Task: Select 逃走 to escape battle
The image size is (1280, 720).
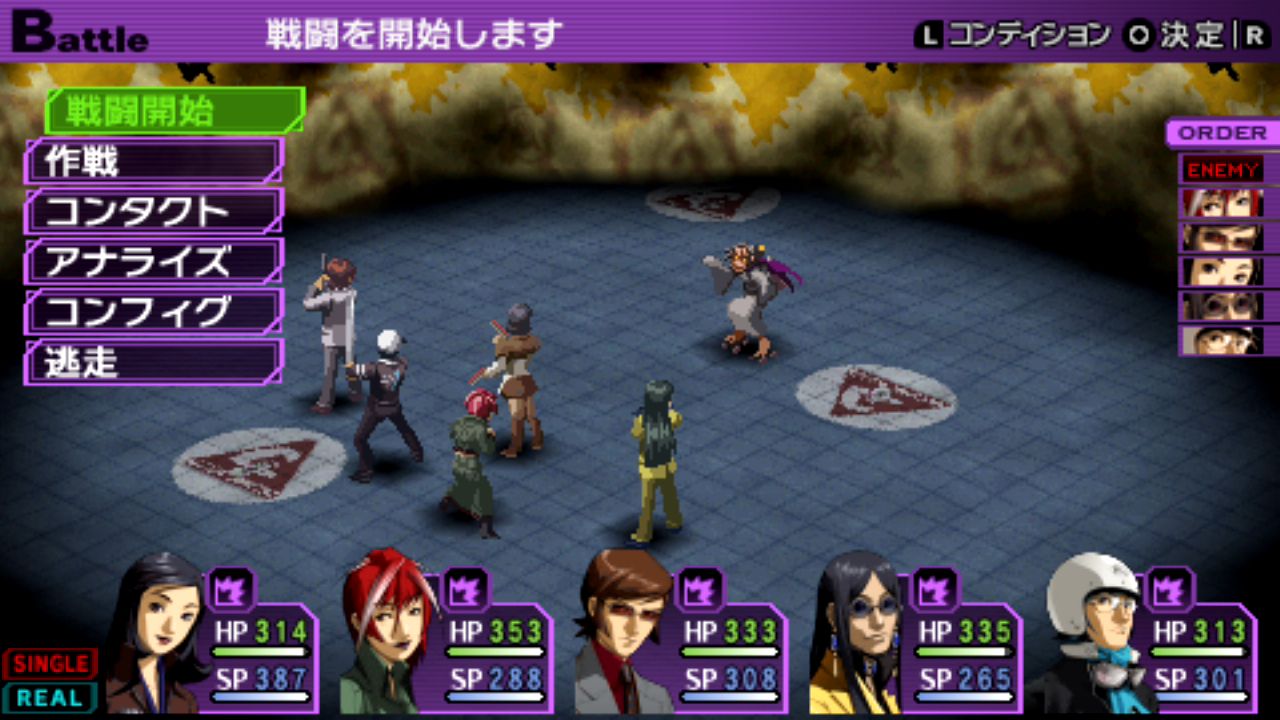Action: (x=153, y=362)
